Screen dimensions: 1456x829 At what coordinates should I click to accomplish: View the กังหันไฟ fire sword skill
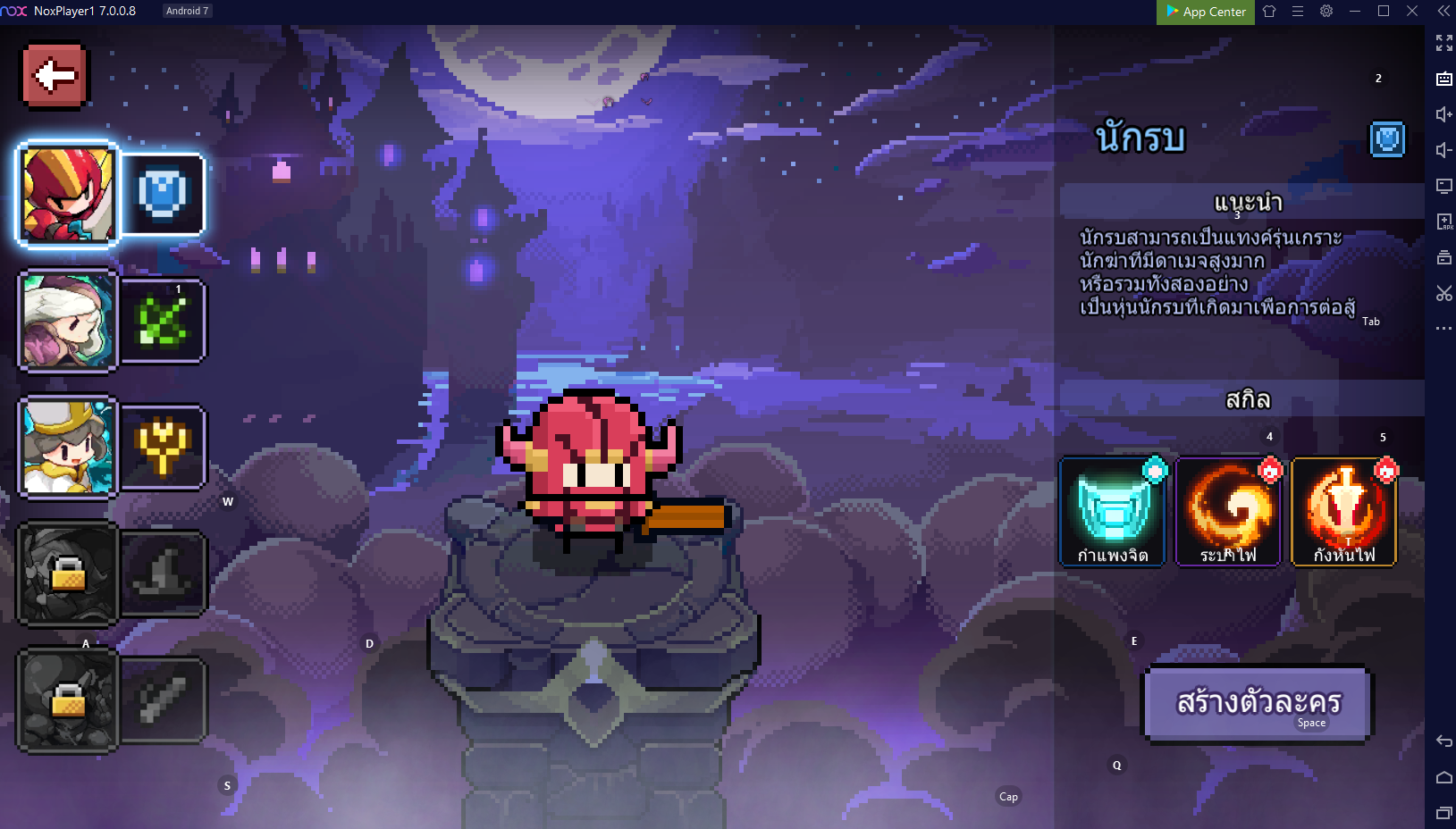(x=1344, y=512)
